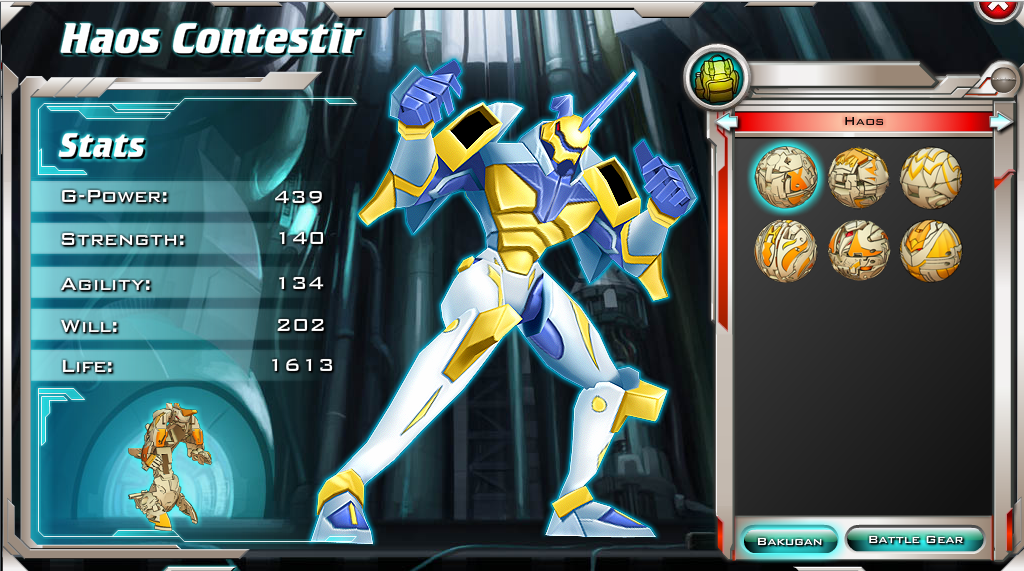Close the Haos Contestir stats window
Image resolution: width=1024 pixels, height=571 pixels.
click(x=999, y=7)
